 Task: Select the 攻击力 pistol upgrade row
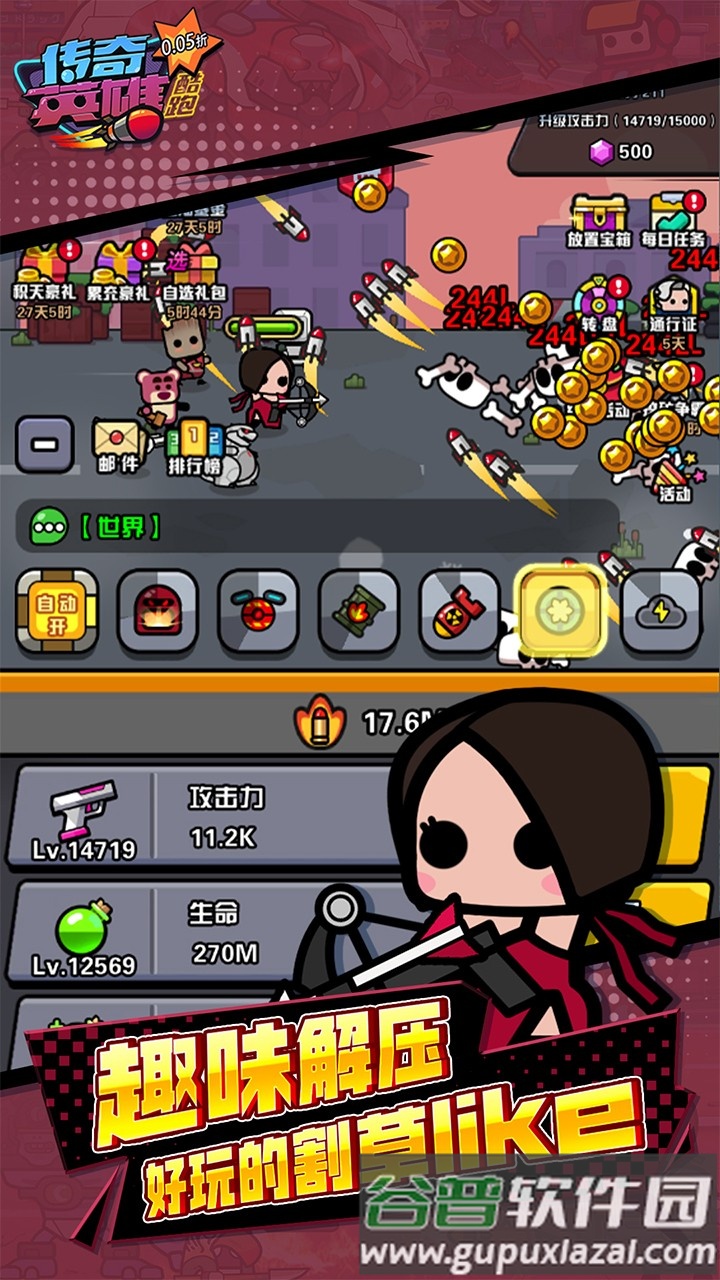pyautogui.click(x=200, y=817)
